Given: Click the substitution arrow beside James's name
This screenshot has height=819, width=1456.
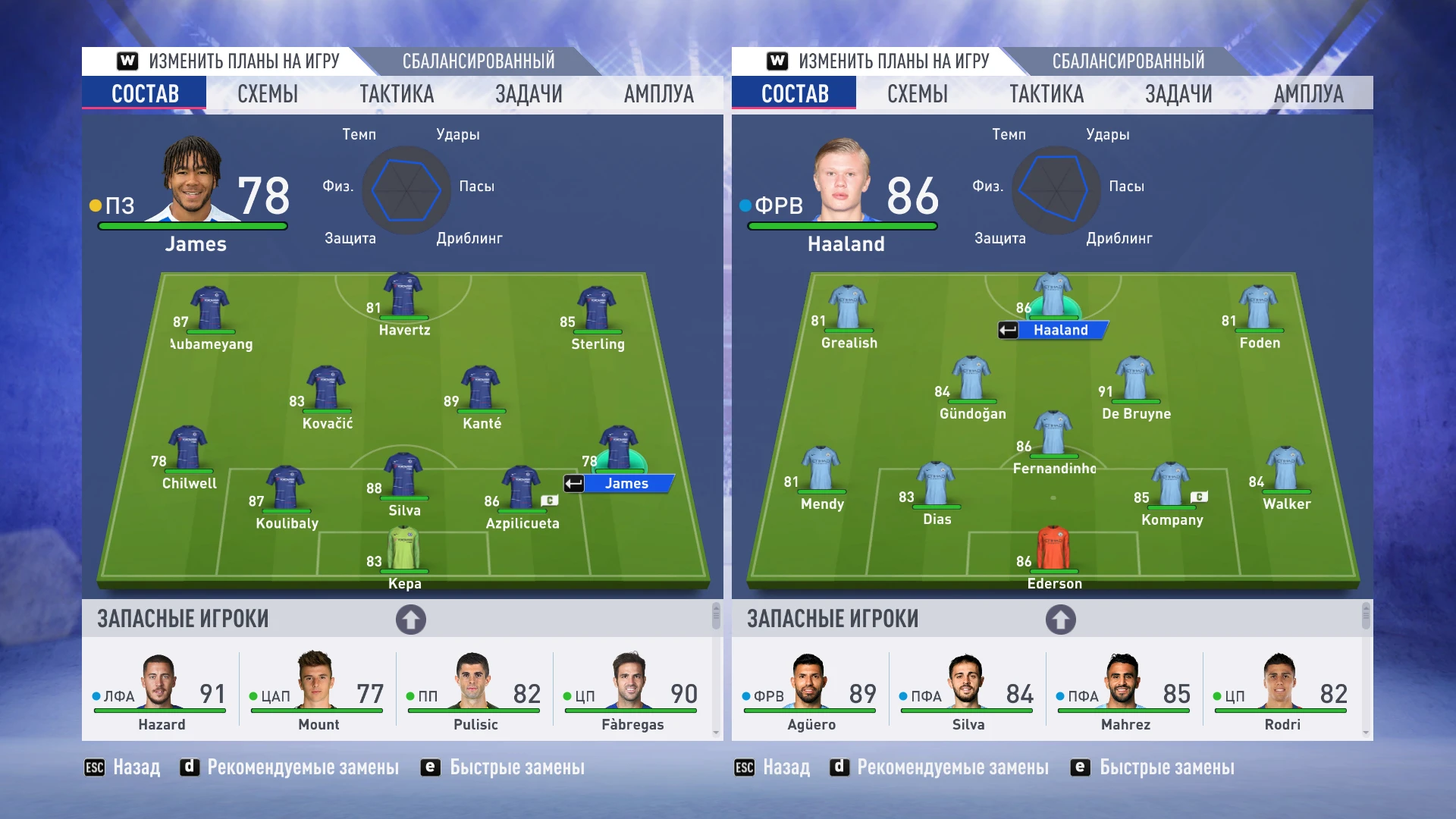Looking at the screenshot, I should (573, 483).
